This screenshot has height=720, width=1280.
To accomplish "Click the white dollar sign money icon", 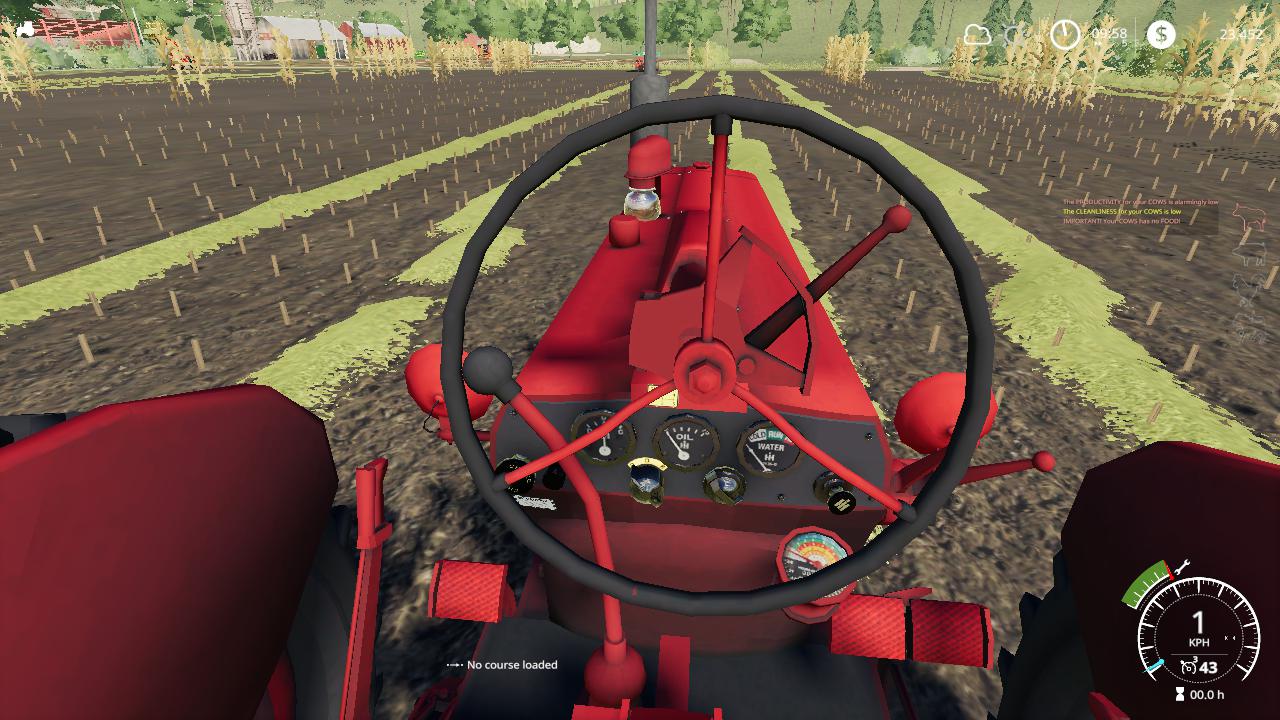I will point(1161,35).
